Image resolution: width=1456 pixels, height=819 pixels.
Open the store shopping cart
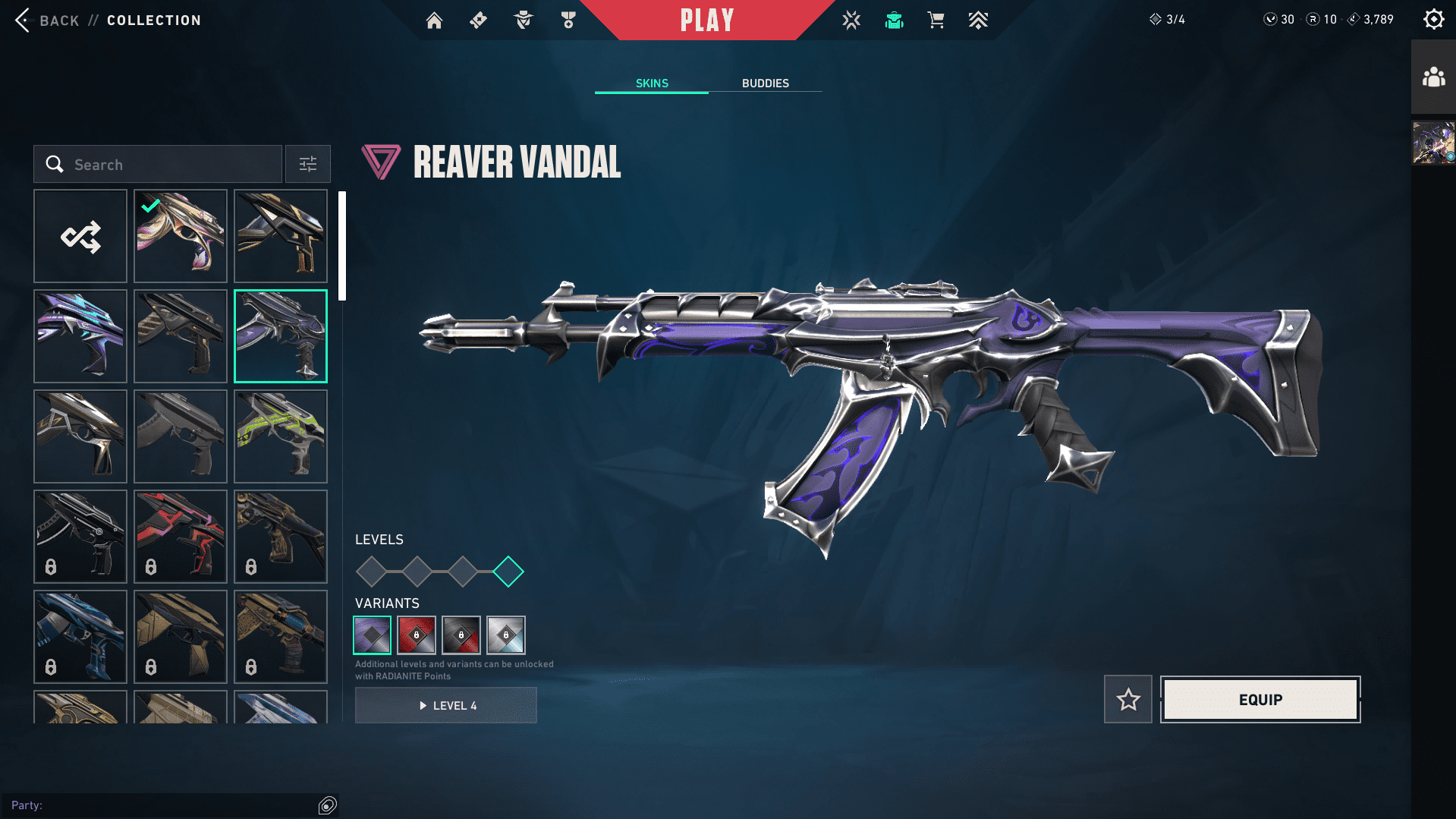(x=936, y=20)
